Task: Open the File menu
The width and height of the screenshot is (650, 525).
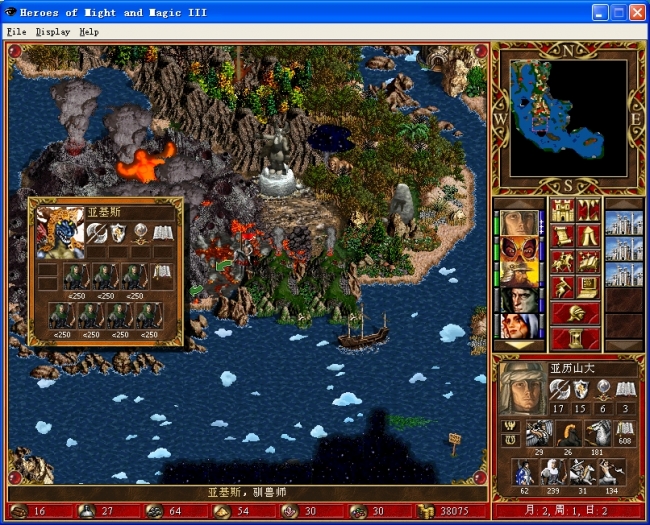Action: point(16,32)
